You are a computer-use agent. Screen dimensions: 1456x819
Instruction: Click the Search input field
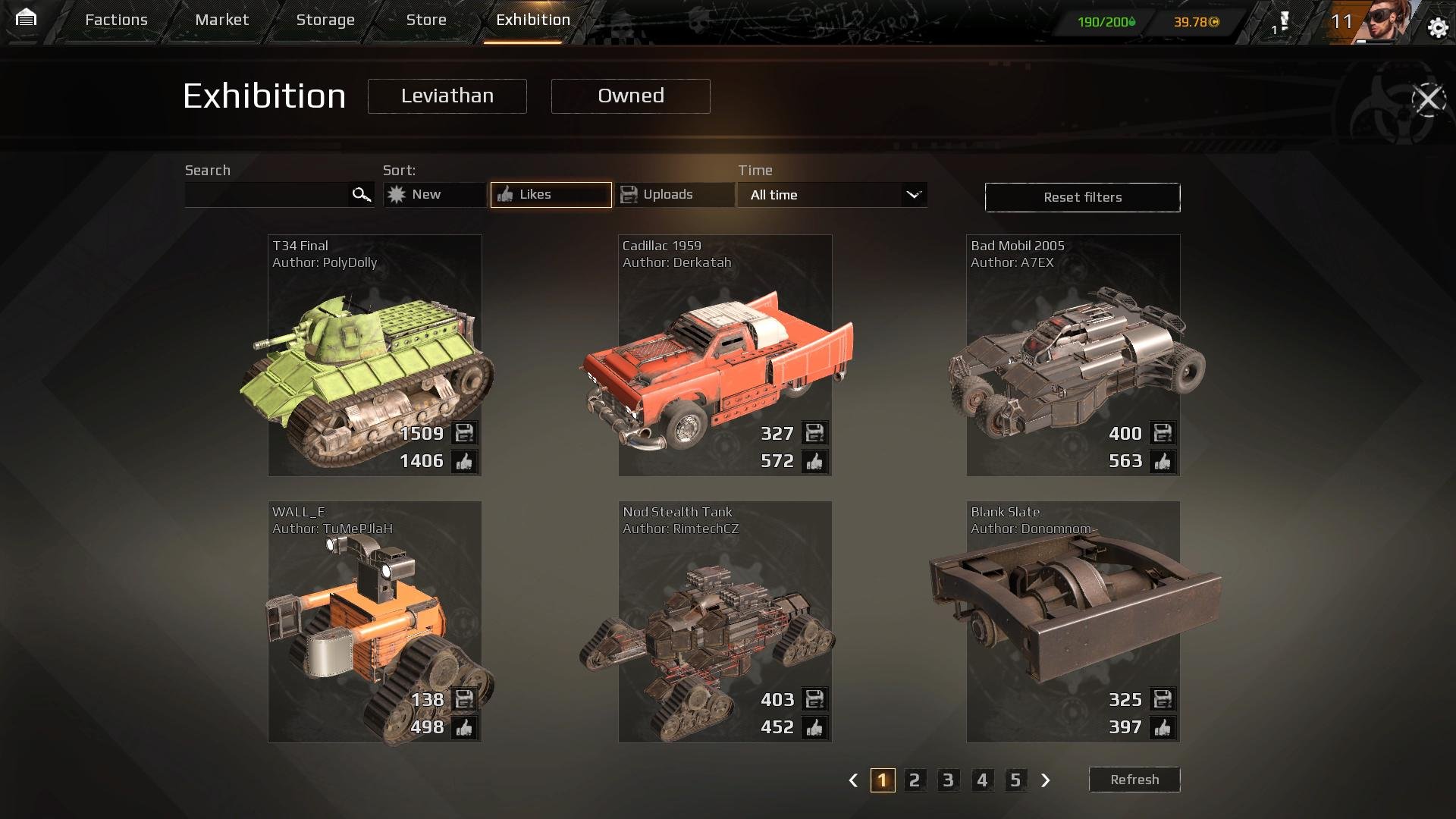267,195
